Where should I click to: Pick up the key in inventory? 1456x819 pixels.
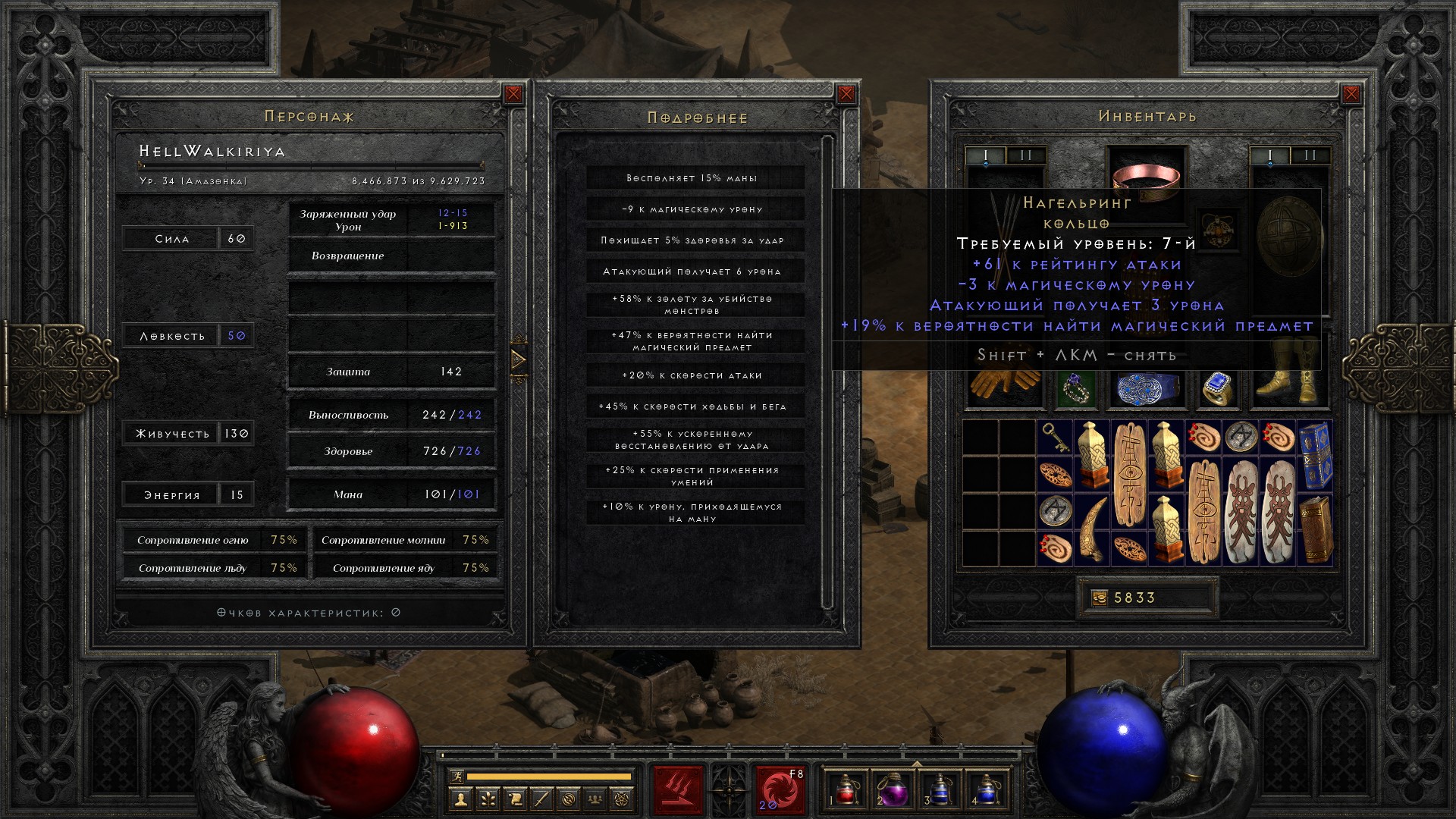[x=1055, y=438]
